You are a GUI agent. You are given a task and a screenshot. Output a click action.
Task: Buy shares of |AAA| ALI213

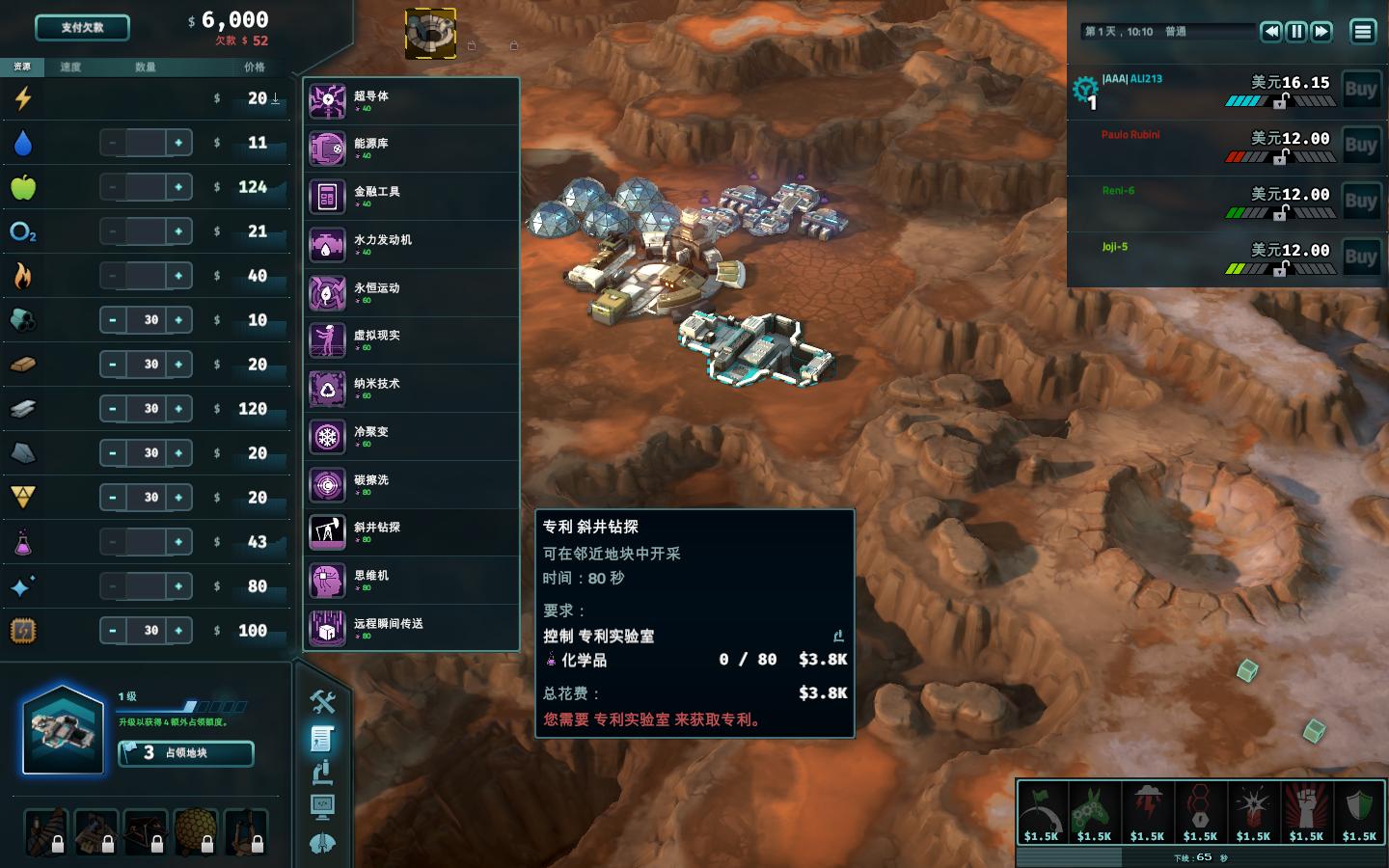coord(1361,88)
